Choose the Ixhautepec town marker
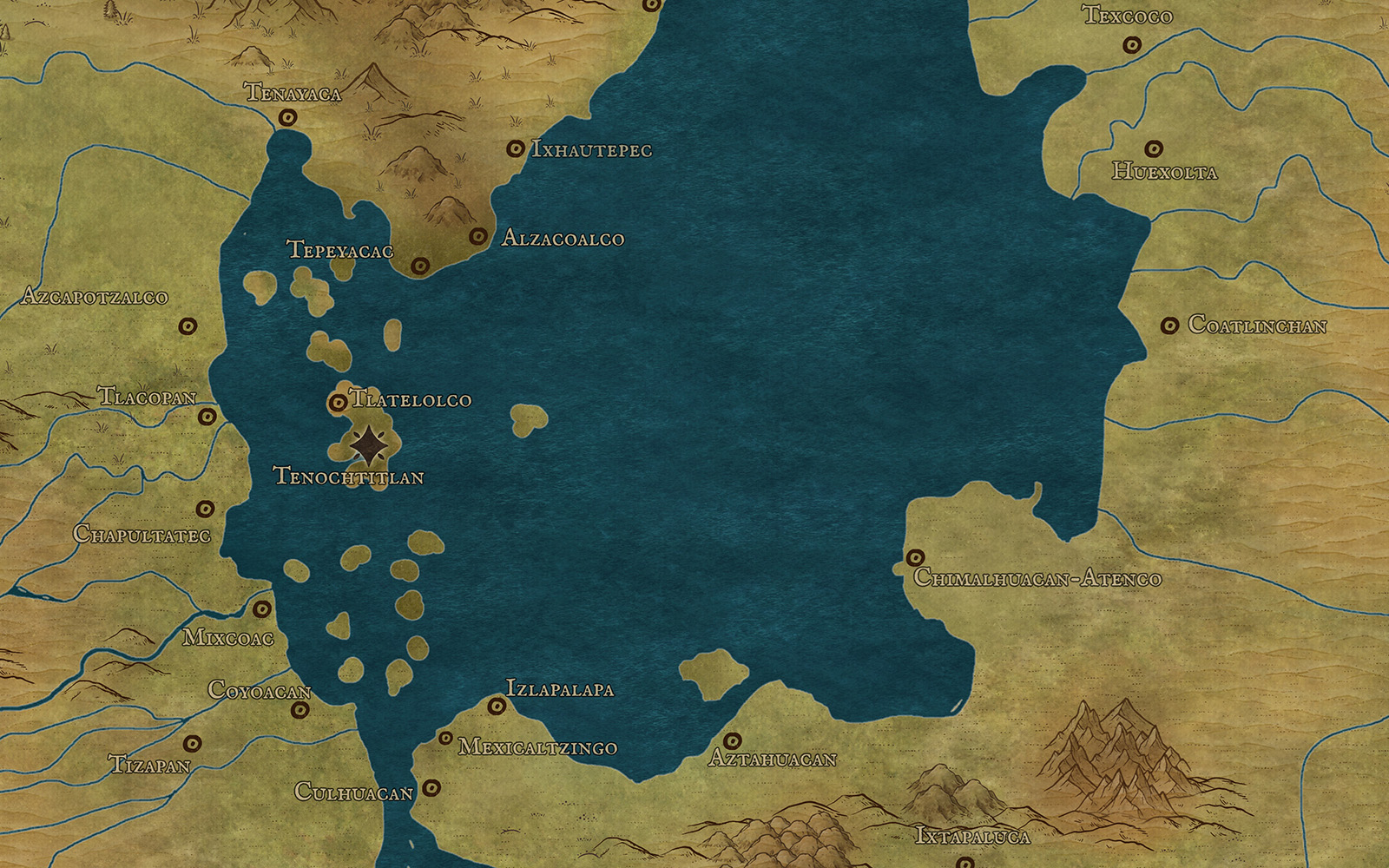 (x=515, y=149)
